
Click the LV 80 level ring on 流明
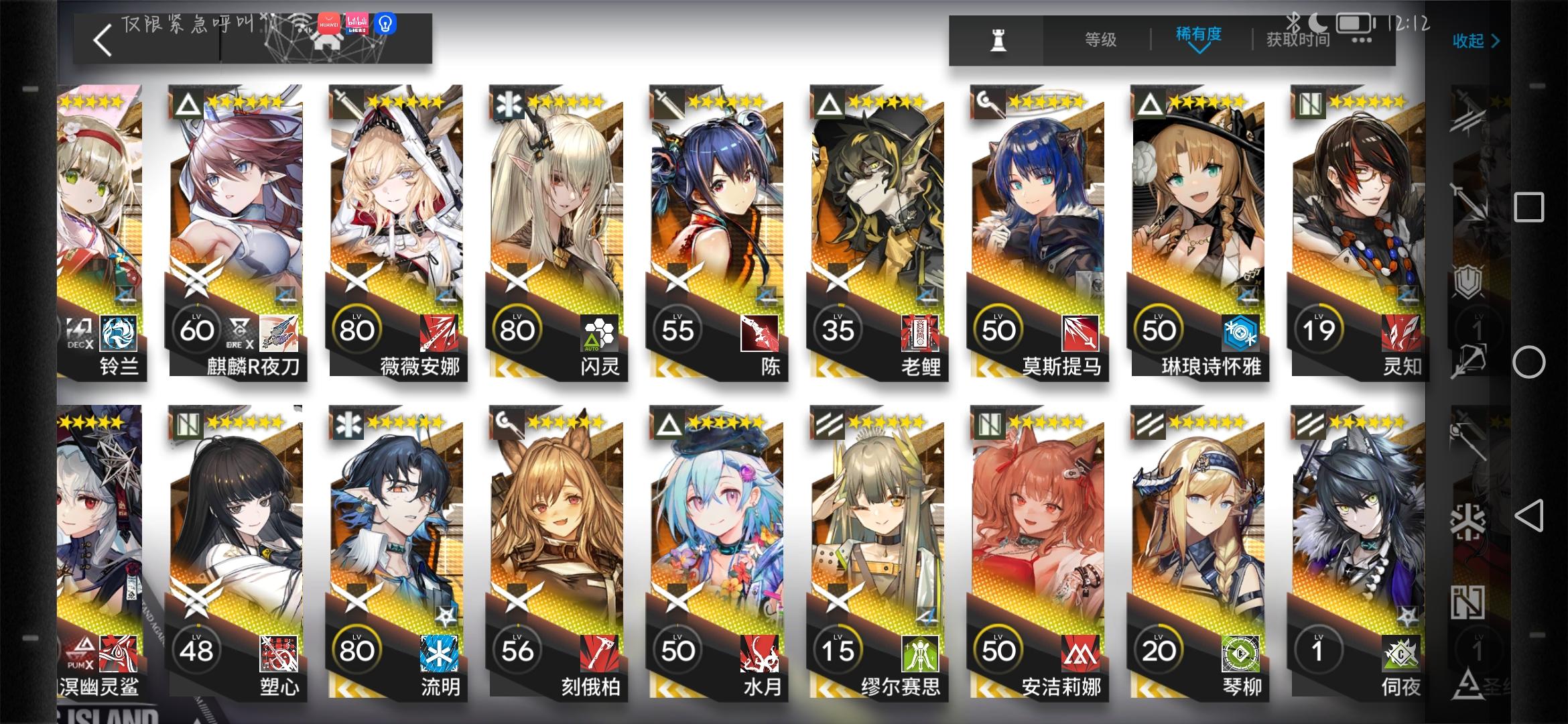(x=358, y=649)
